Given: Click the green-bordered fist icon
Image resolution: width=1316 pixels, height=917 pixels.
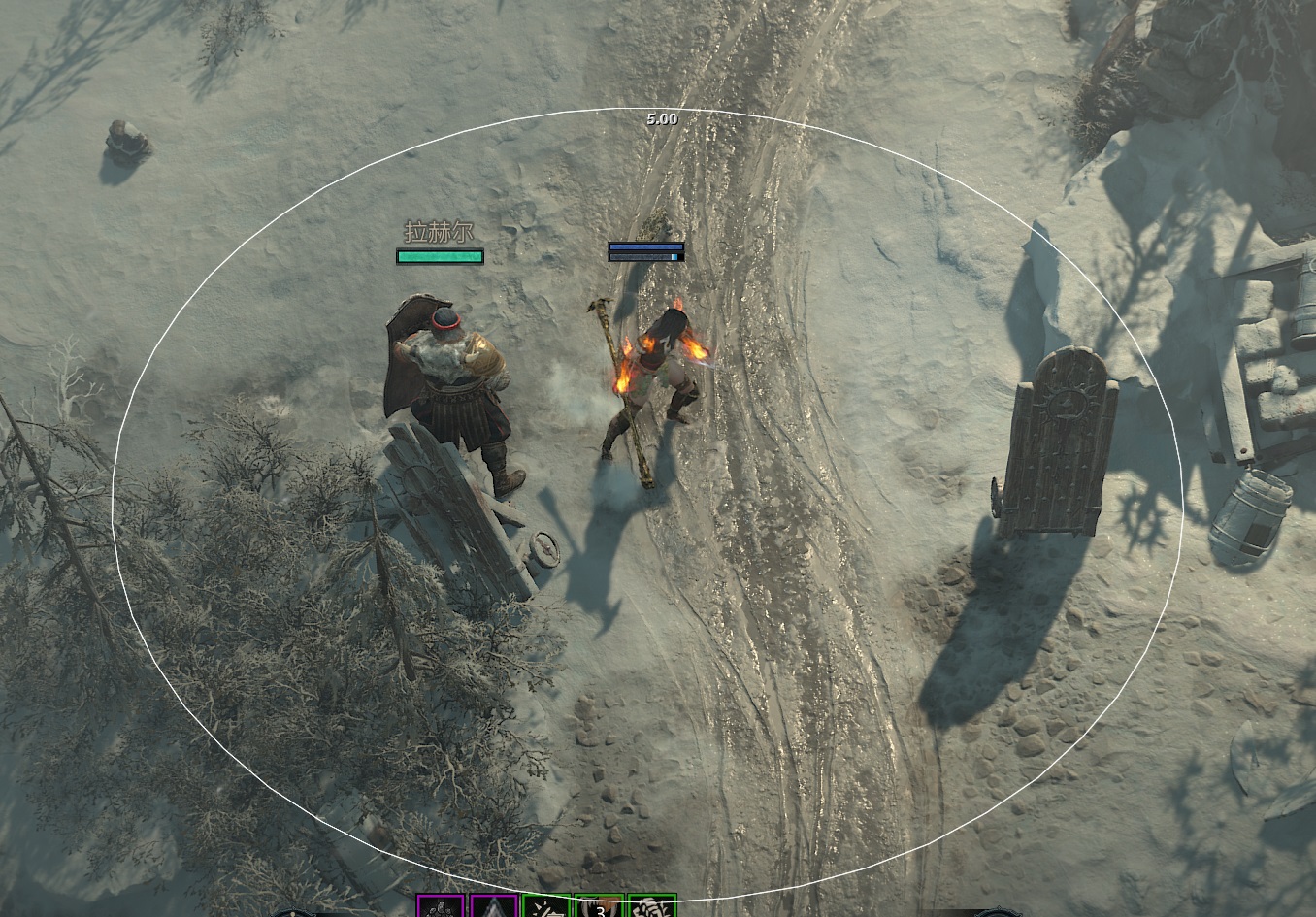Looking at the screenshot, I should coord(651,907).
